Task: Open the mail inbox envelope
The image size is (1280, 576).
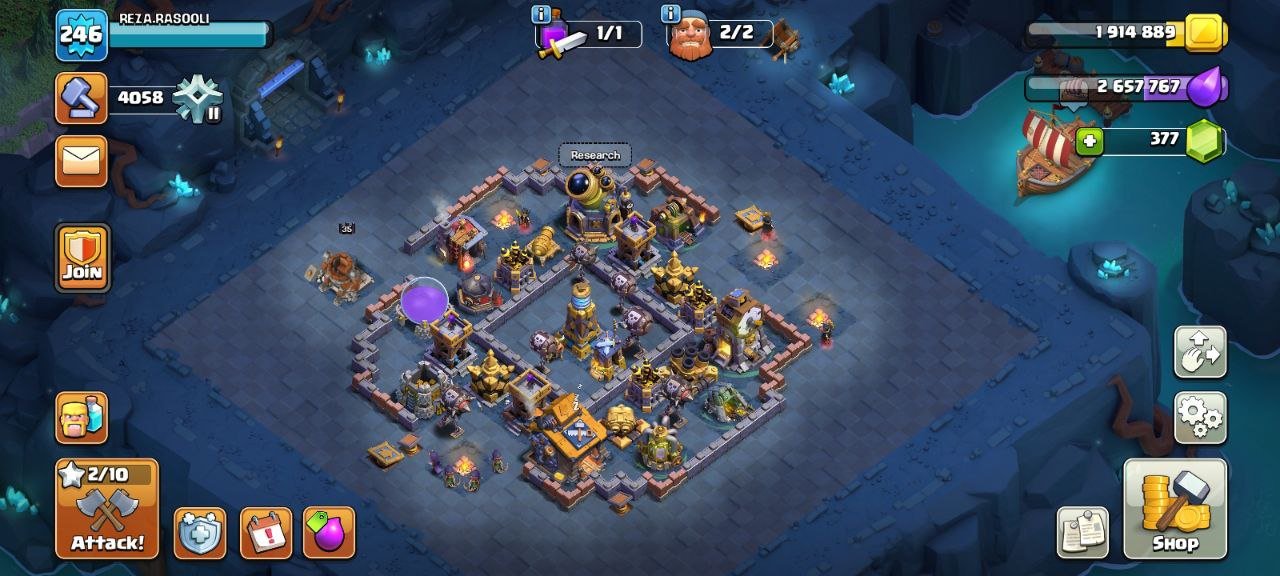Action: tap(81, 161)
